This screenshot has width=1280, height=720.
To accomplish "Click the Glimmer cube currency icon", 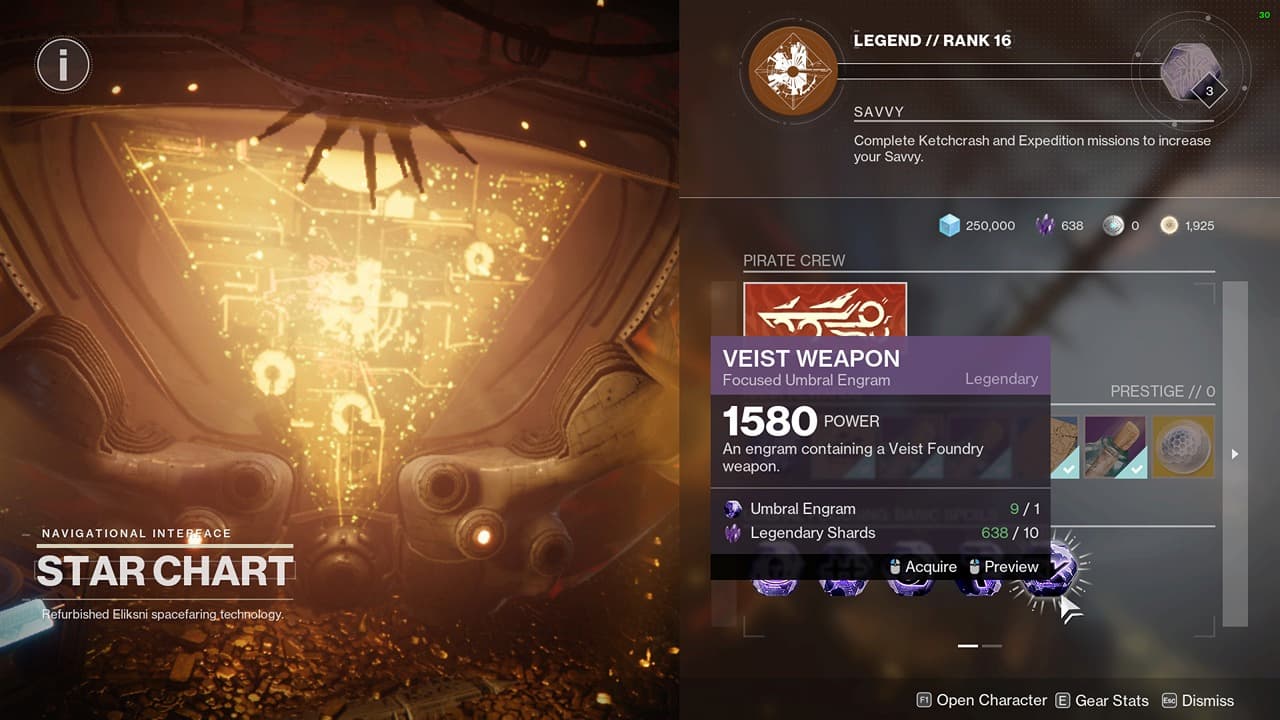I will pyautogui.click(x=949, y=225).
